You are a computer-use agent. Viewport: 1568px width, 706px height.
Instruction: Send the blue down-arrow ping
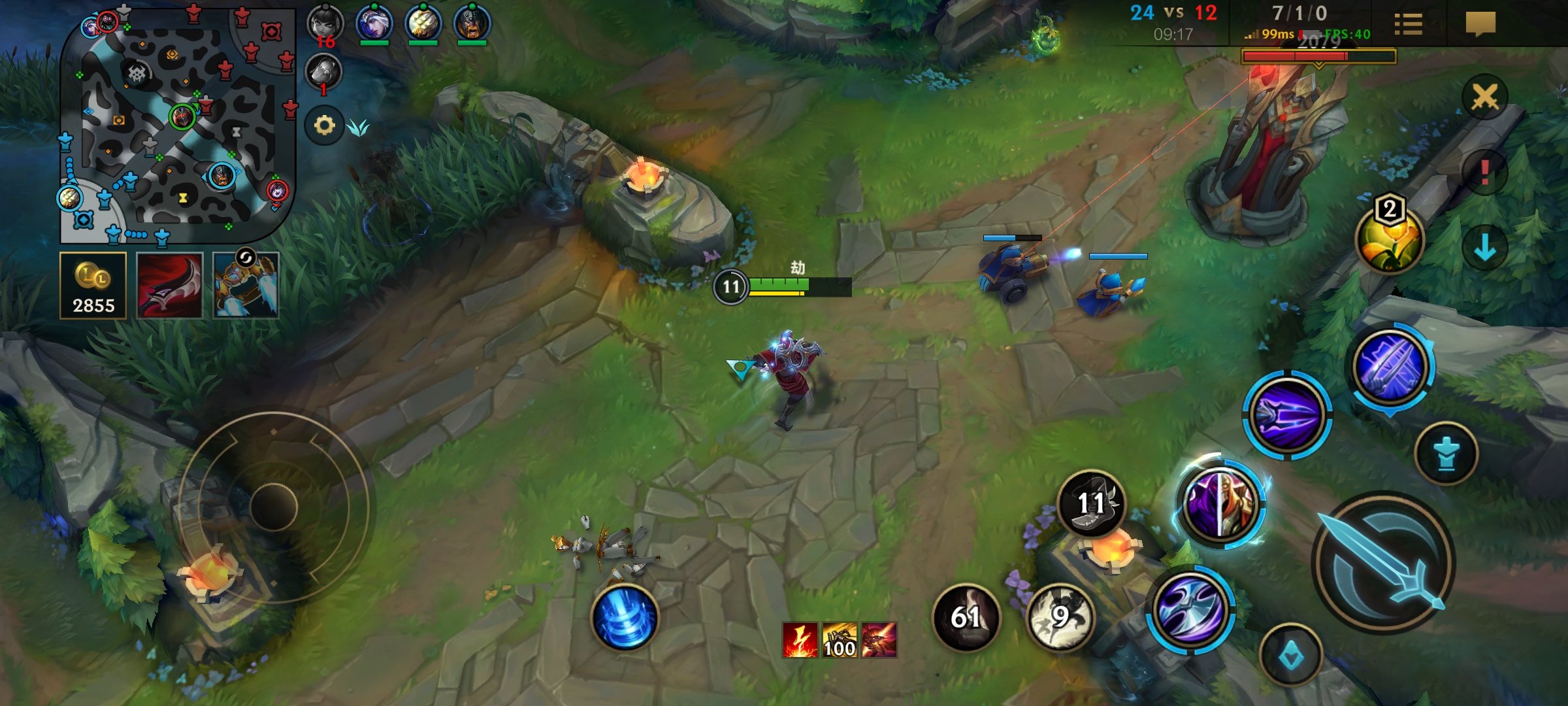point(1484,248)
